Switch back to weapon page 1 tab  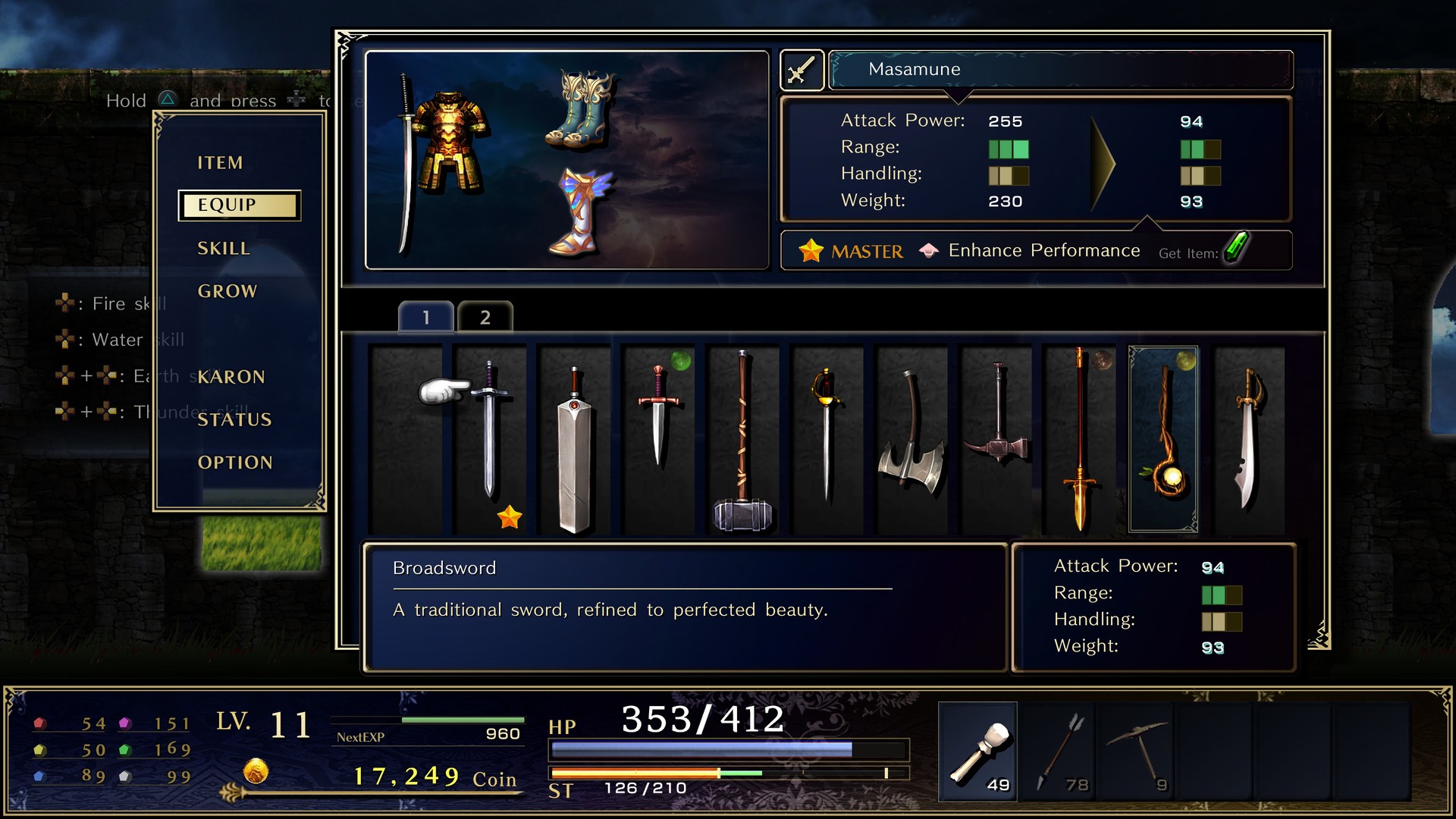coord(425,317)
